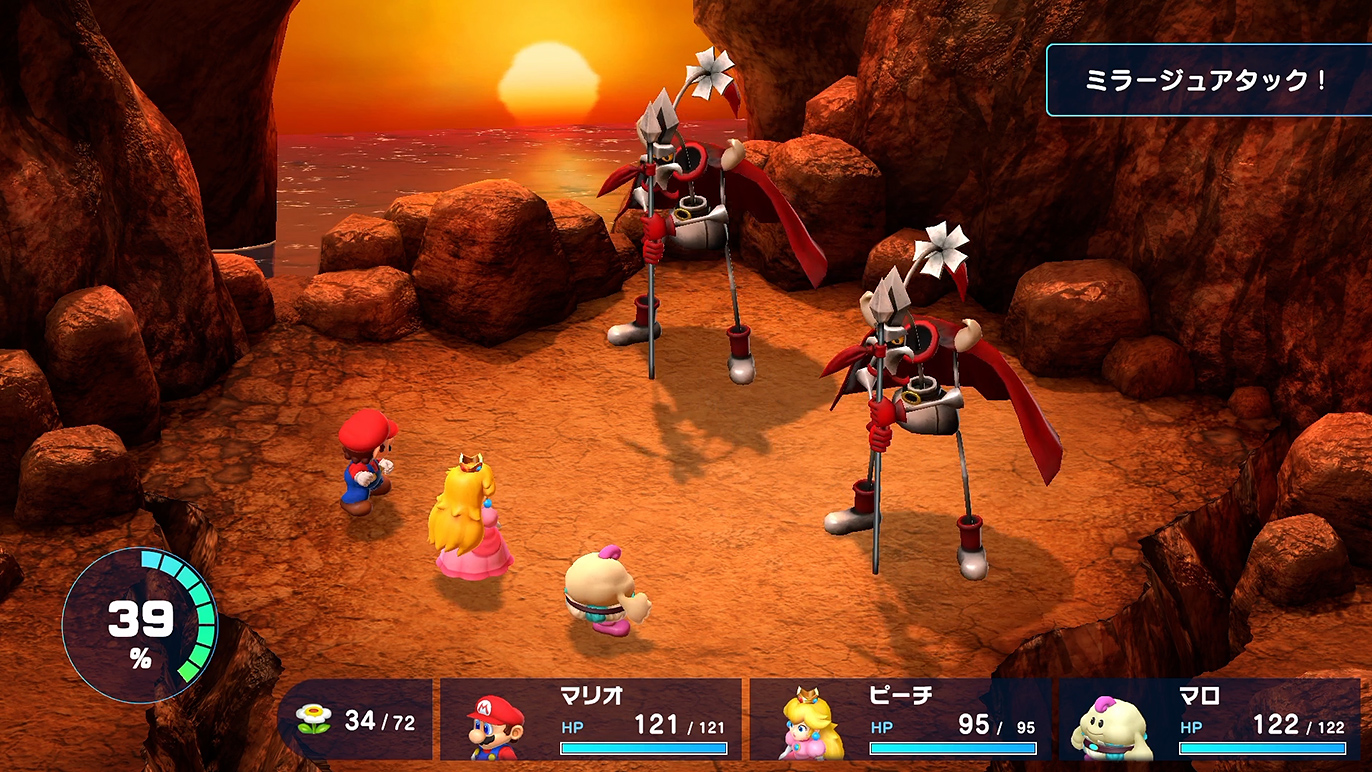Select Mario's party status panel
This screenshot has width=1372, height=772.
tap(591, 719)
